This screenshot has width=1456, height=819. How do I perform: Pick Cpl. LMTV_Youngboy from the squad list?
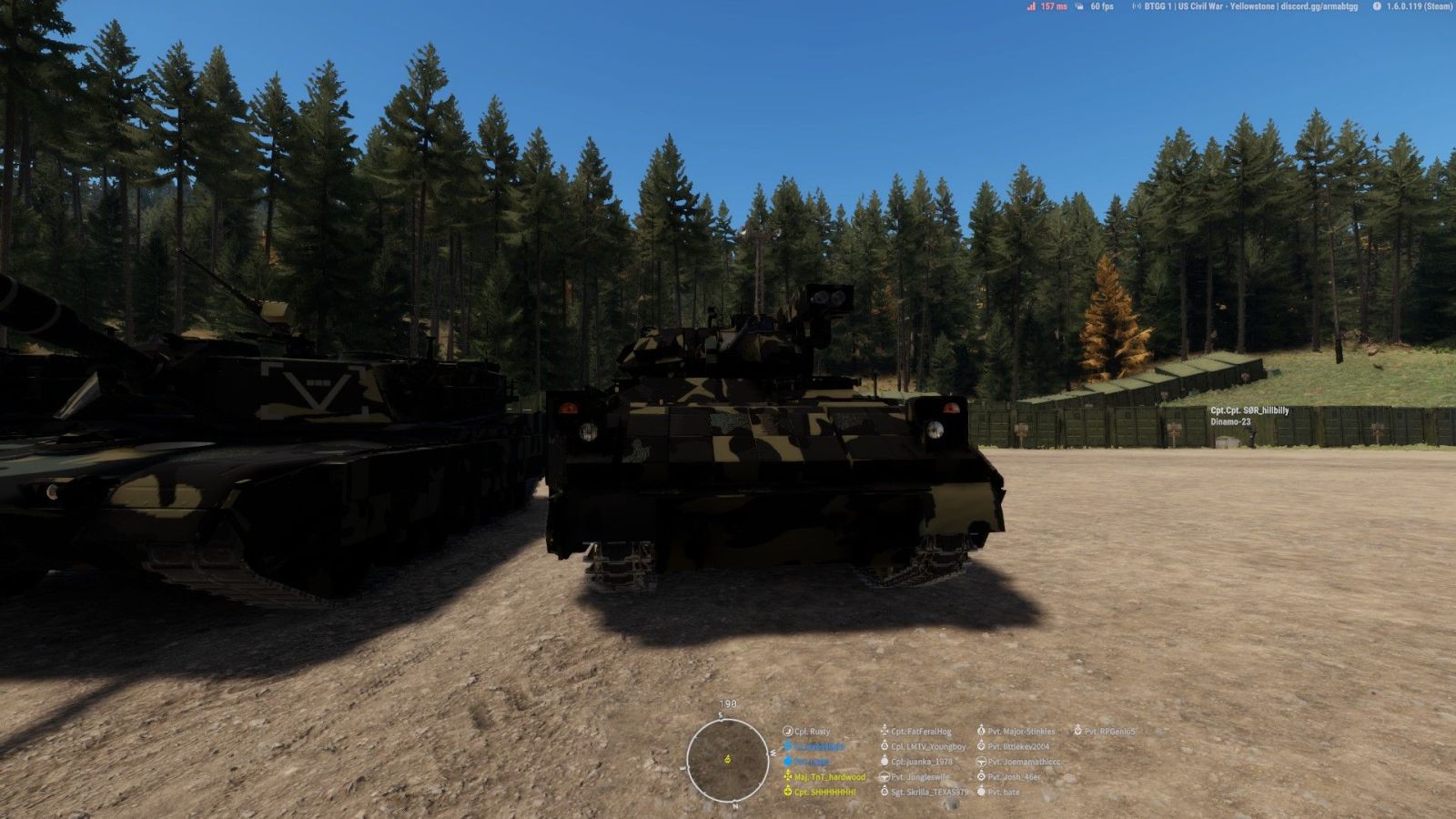[928, 747]
